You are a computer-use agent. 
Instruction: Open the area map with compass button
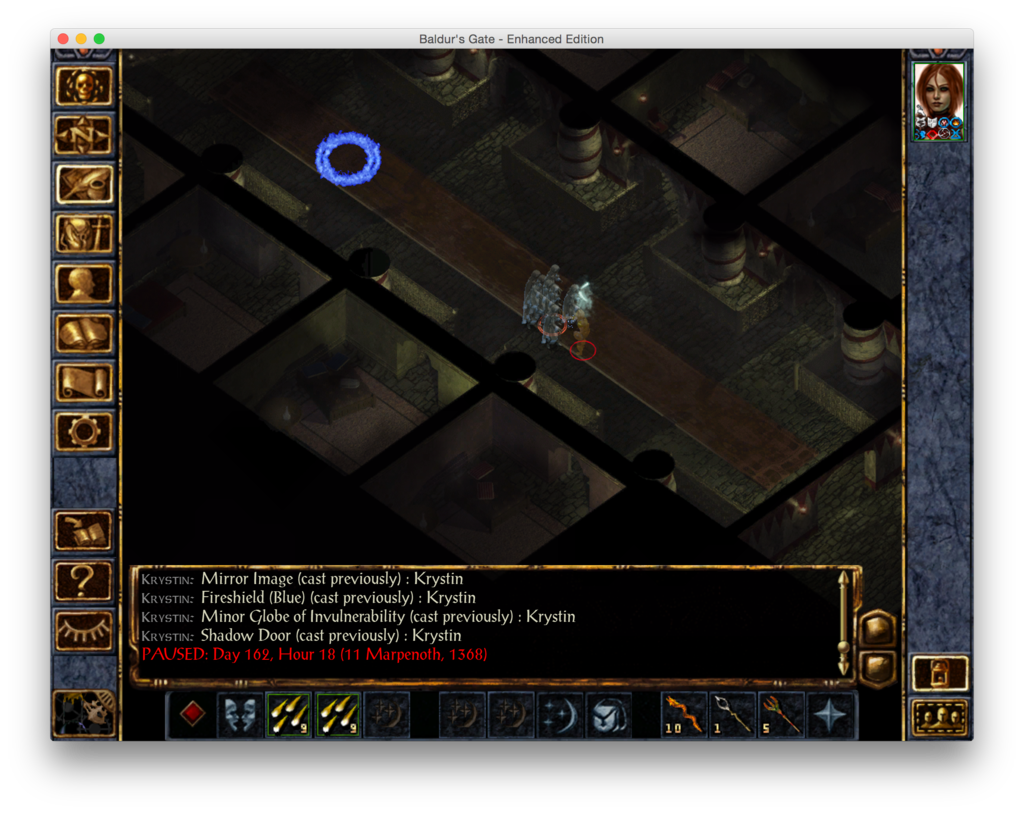84,136
